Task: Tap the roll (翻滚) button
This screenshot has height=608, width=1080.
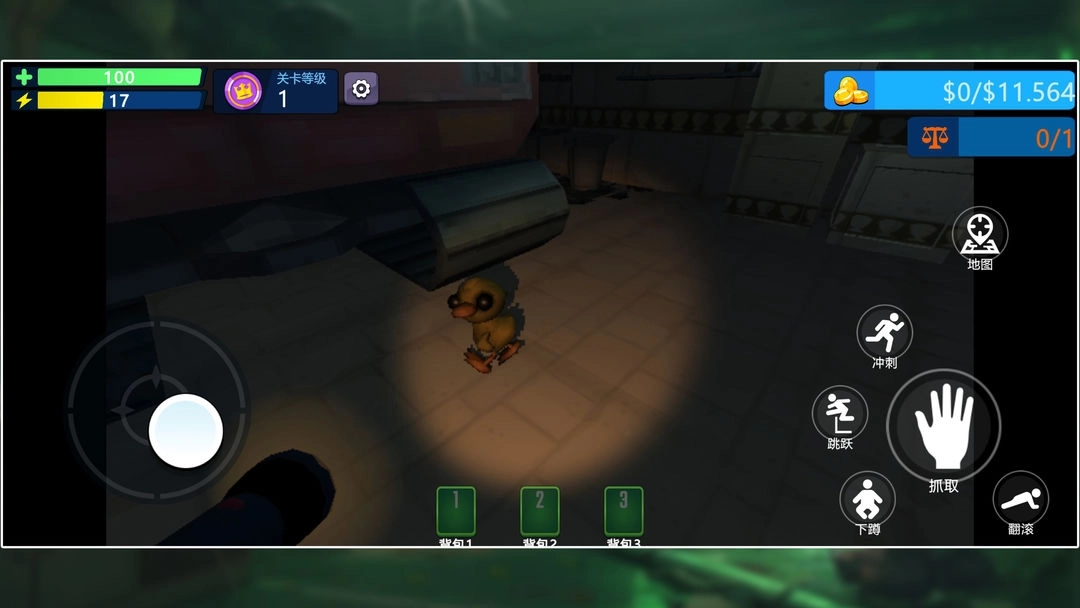Action: click(1020, 497)
